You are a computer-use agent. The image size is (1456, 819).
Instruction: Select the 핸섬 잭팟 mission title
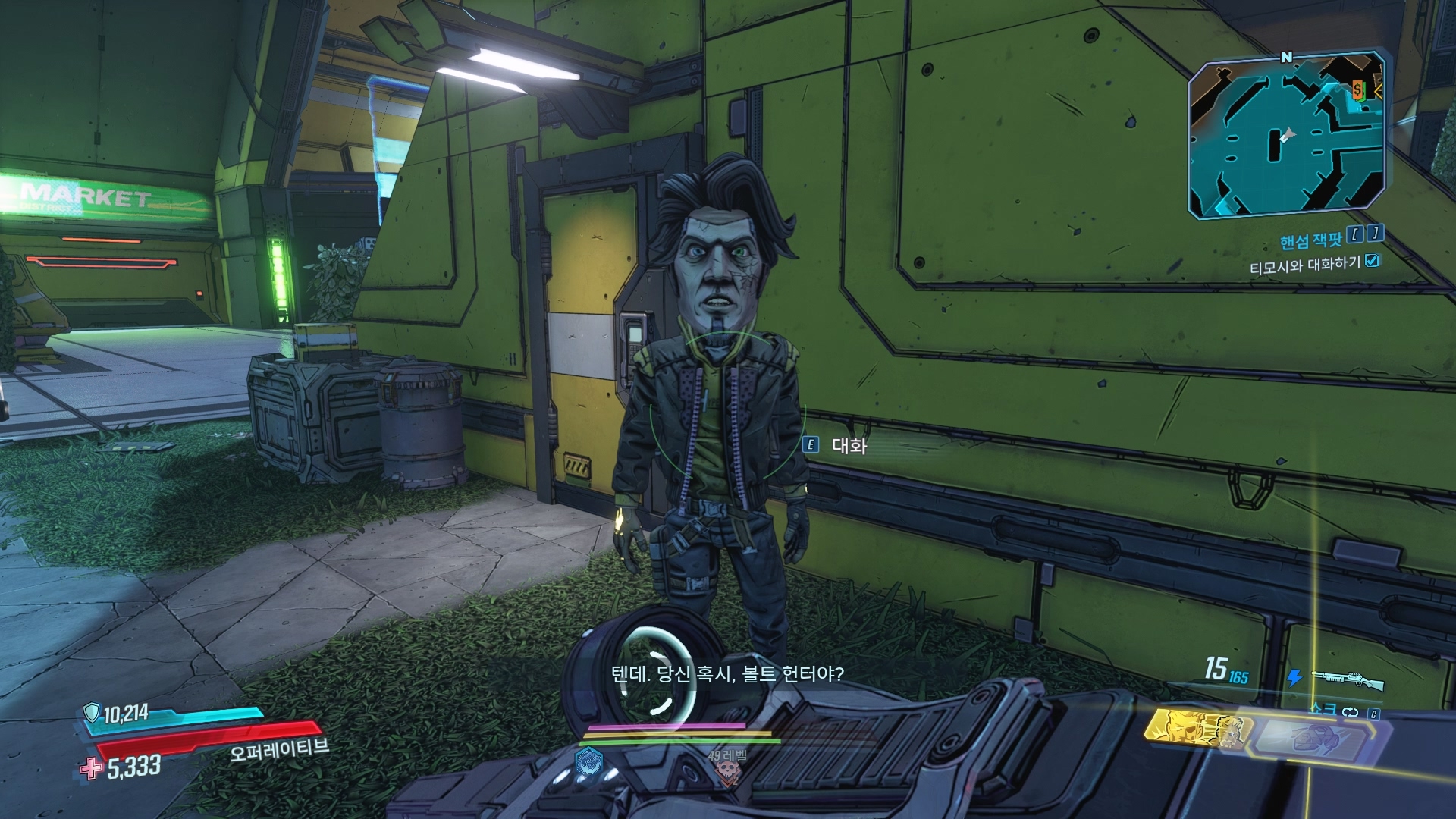point(1310,240)
